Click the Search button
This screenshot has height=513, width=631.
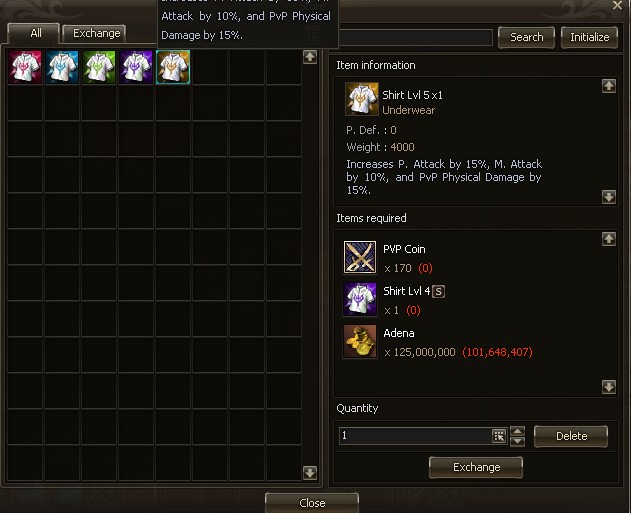click(526, 38)
